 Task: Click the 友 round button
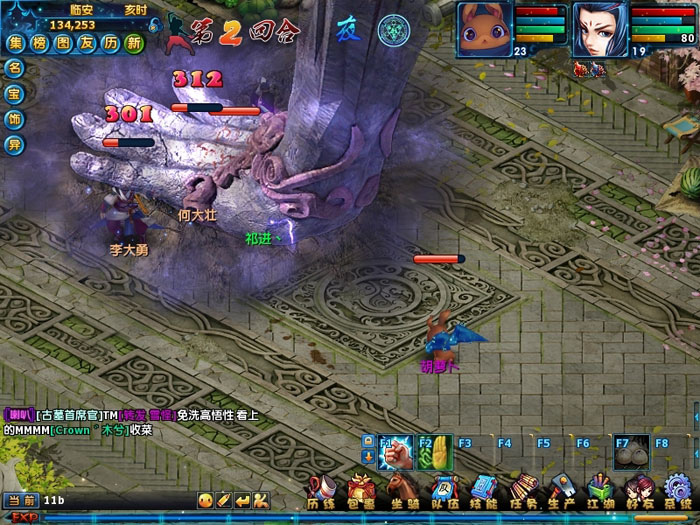coord(87,43)
